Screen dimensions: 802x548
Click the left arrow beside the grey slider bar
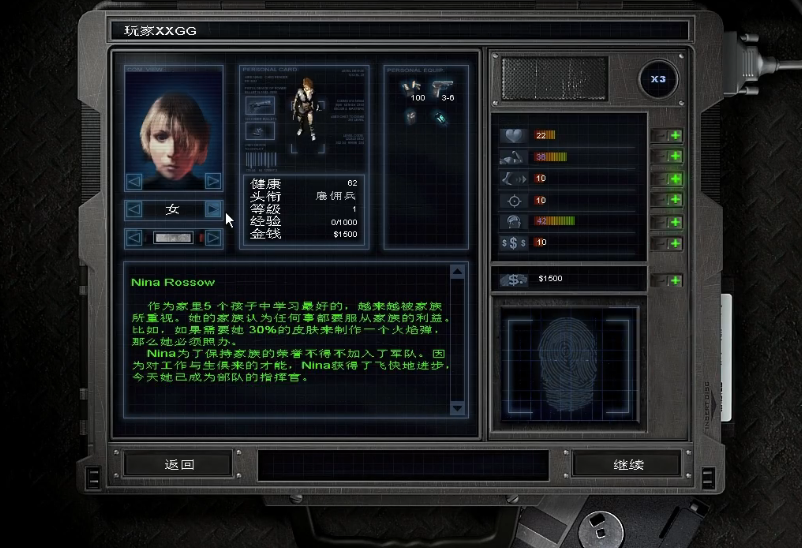134,238
